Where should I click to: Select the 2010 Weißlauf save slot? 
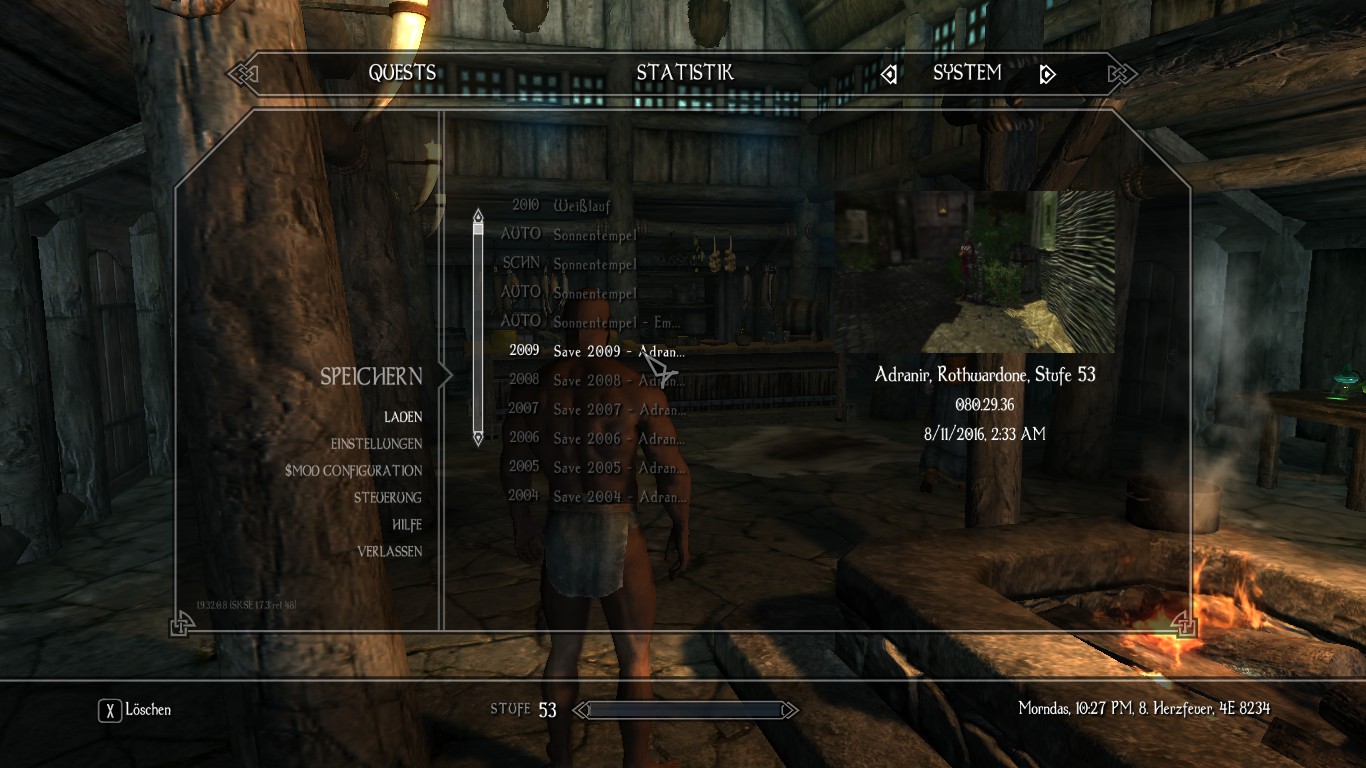click(580, 206)
